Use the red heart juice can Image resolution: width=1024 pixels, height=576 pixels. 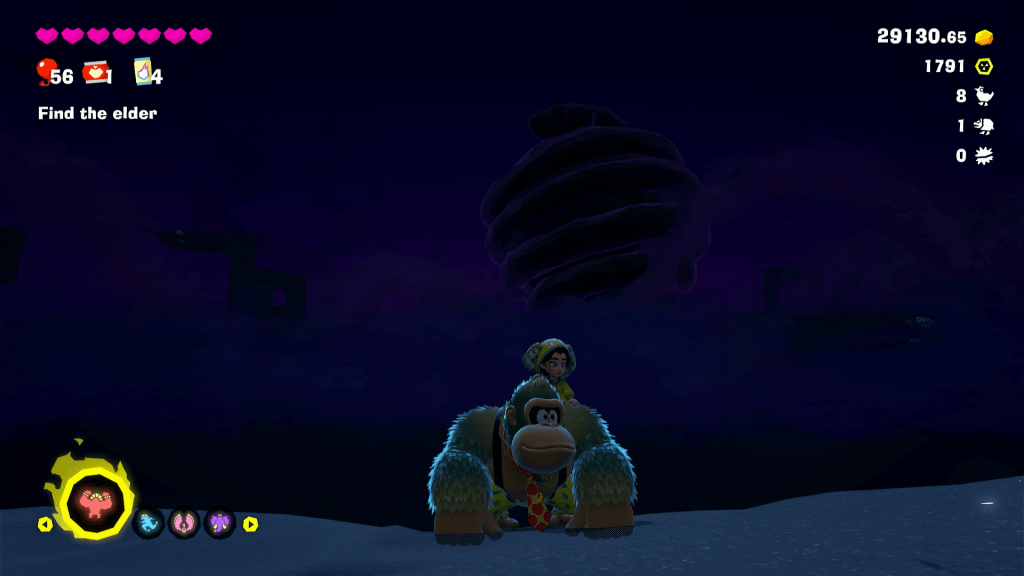(x=96, y=72)
